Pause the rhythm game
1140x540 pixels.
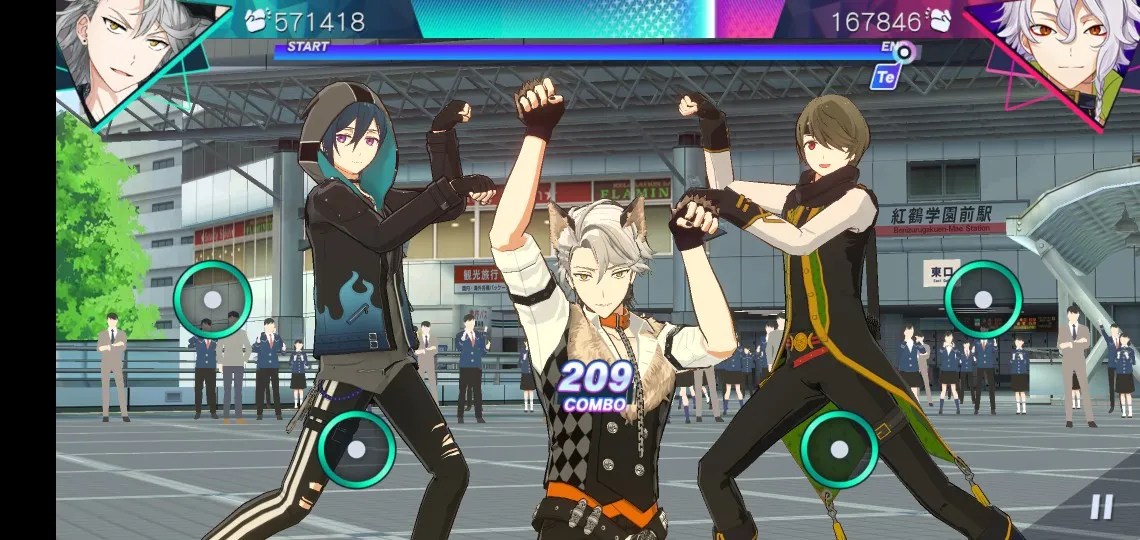pos(1101,507)
